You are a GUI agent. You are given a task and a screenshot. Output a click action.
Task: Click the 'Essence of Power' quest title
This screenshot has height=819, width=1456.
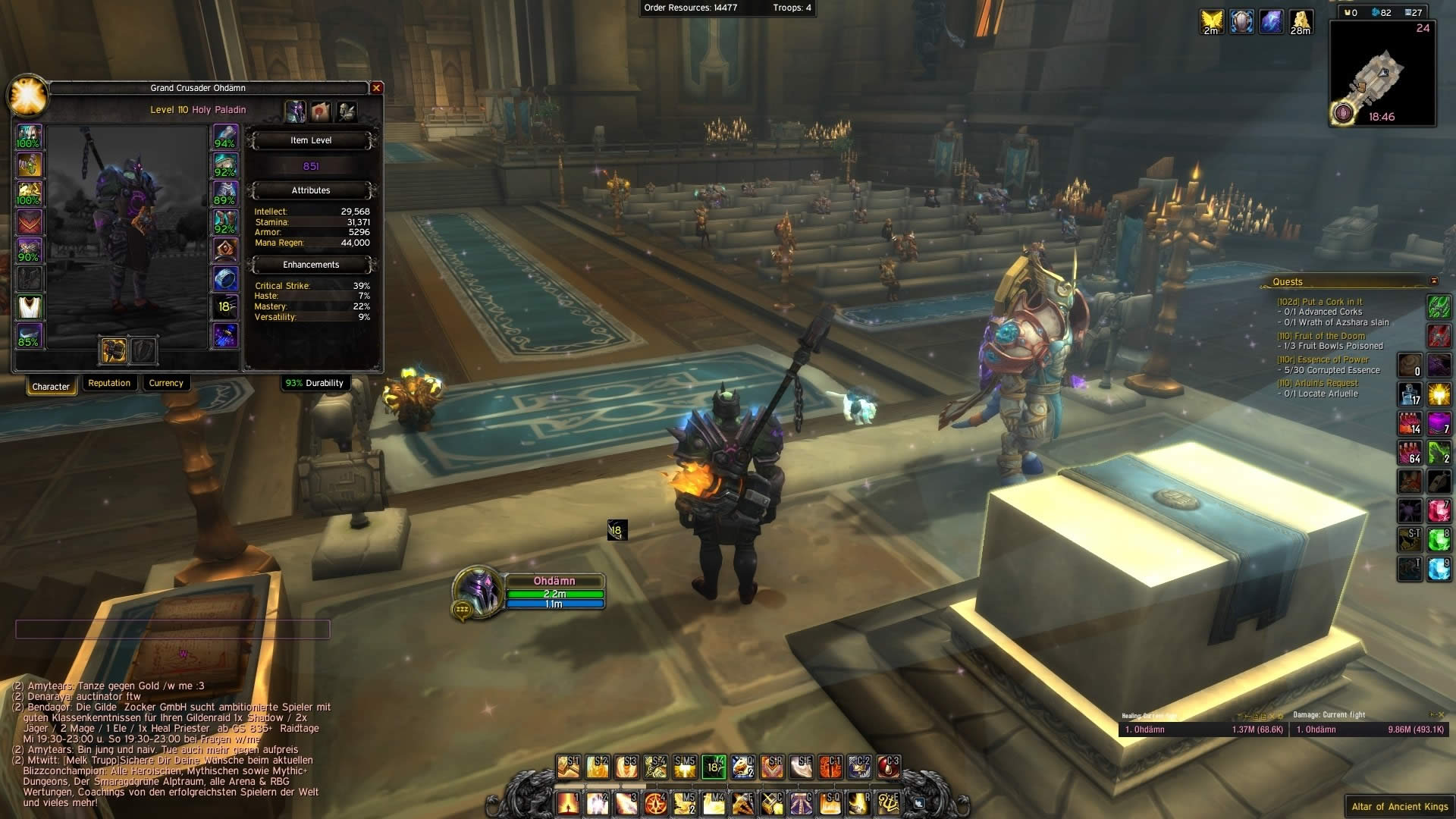click(x=1323, y=359)
